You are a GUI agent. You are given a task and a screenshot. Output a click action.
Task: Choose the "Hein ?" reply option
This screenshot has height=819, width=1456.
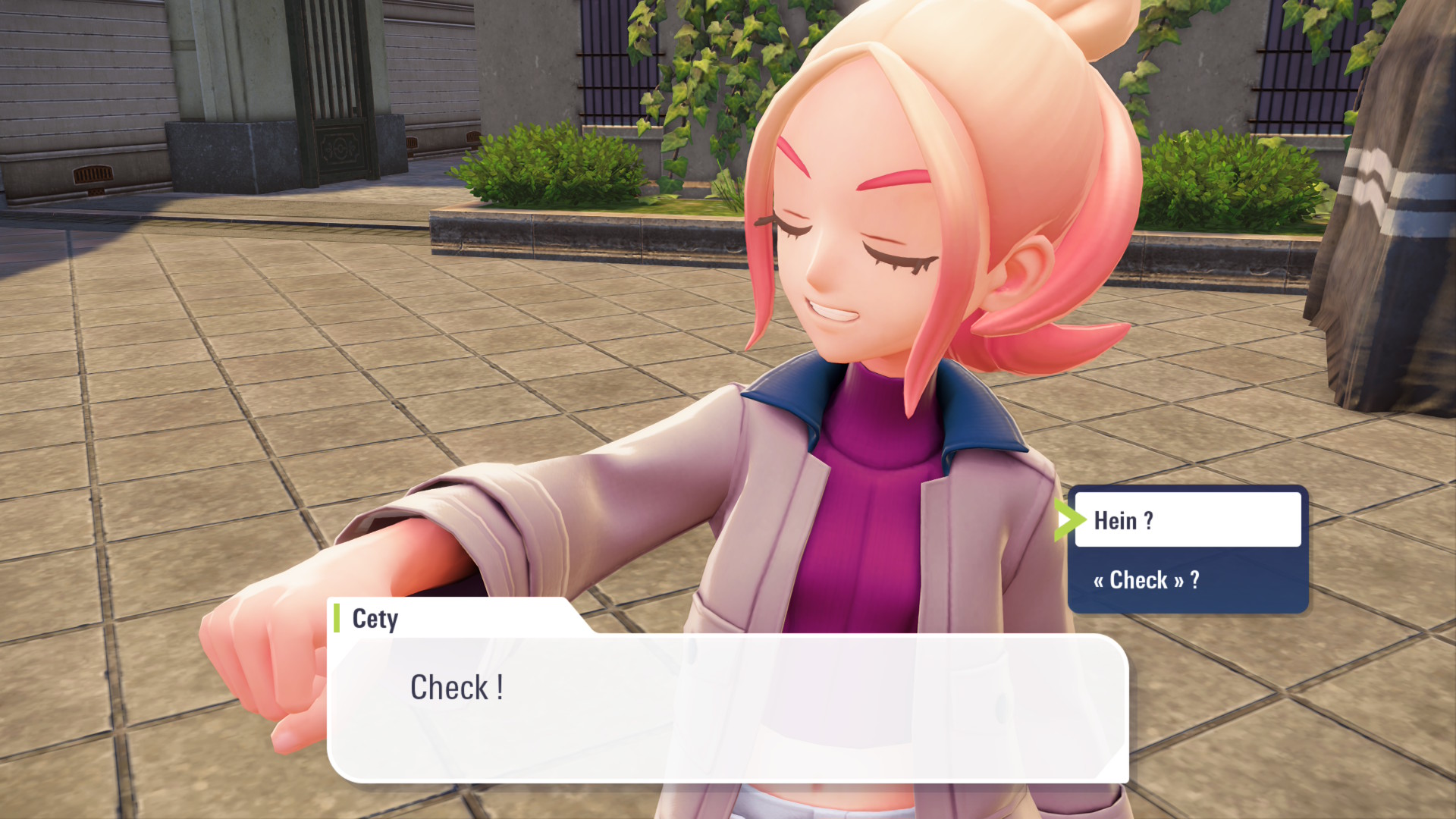(x=1187, y=520)
